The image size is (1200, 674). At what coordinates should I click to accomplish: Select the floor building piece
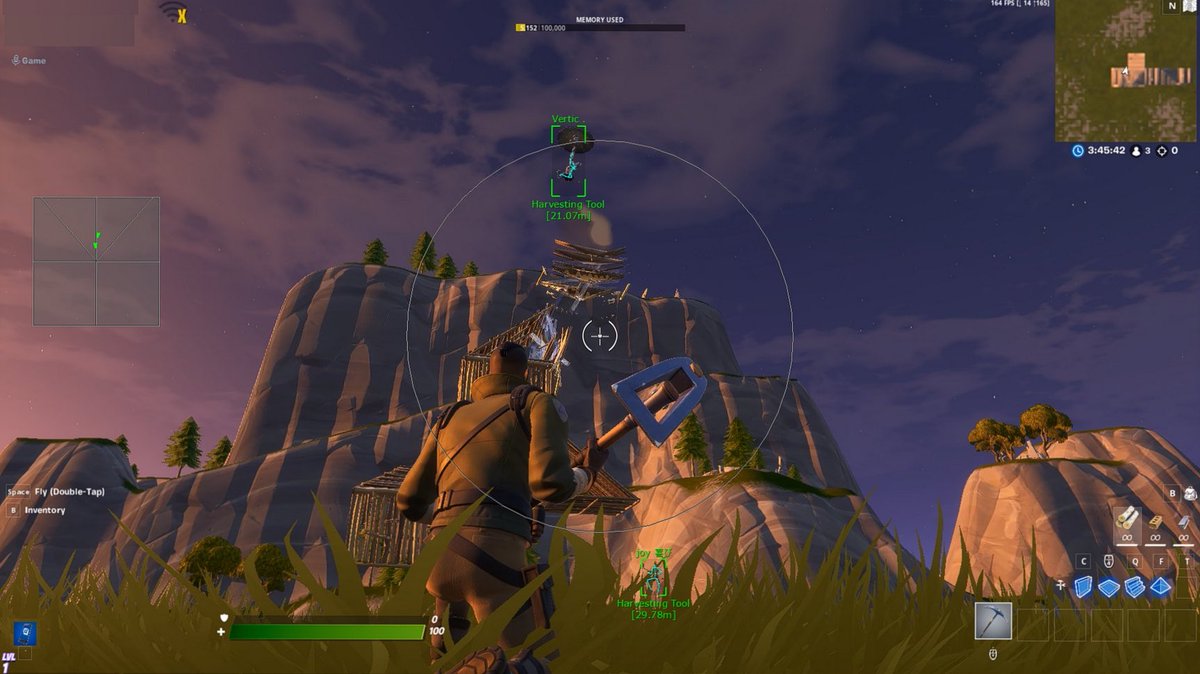click(1109, 587)
